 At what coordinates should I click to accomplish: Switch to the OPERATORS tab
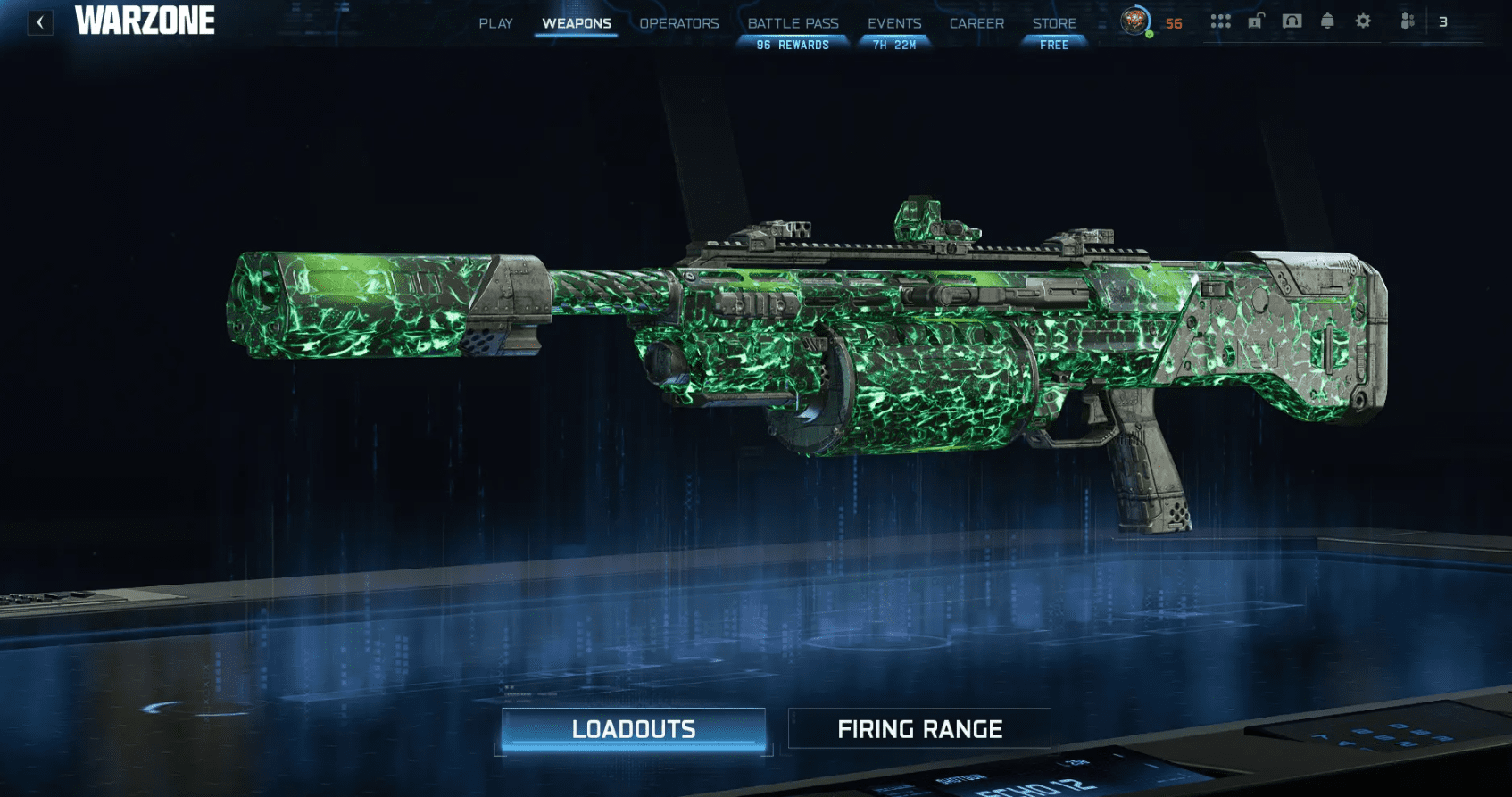click(x=680, y=24)
